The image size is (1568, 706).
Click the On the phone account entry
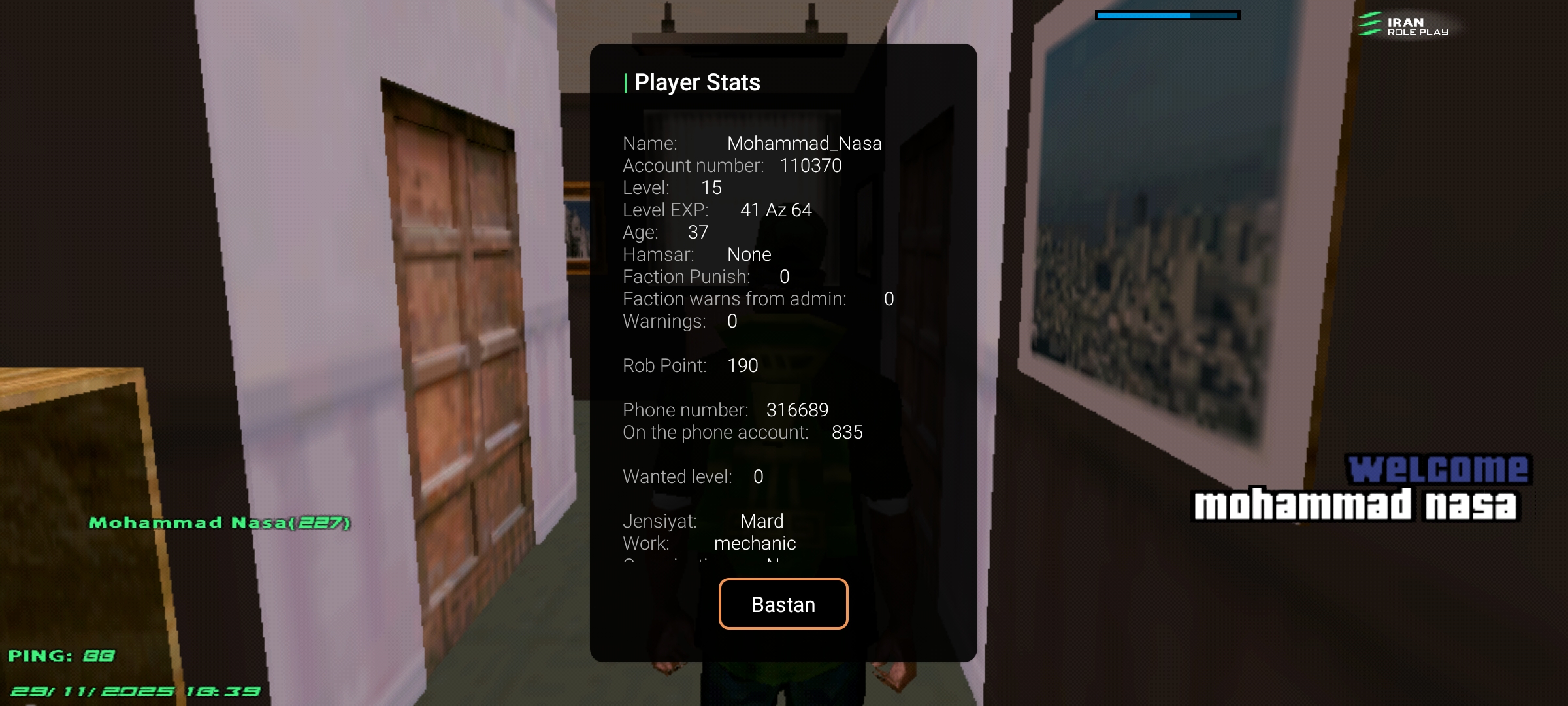tap(742, 432)
